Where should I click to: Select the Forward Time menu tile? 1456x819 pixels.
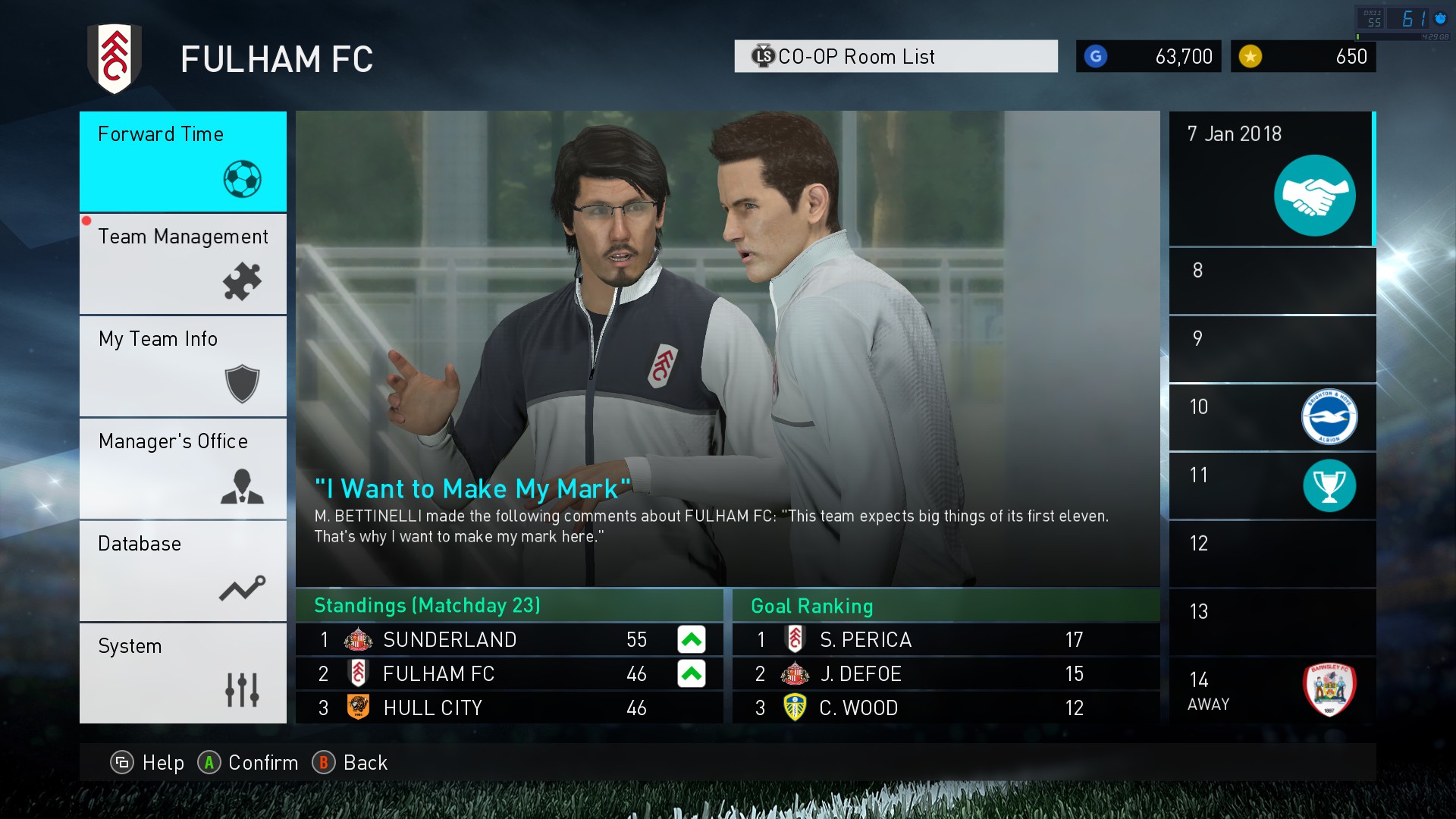(183, 161)
